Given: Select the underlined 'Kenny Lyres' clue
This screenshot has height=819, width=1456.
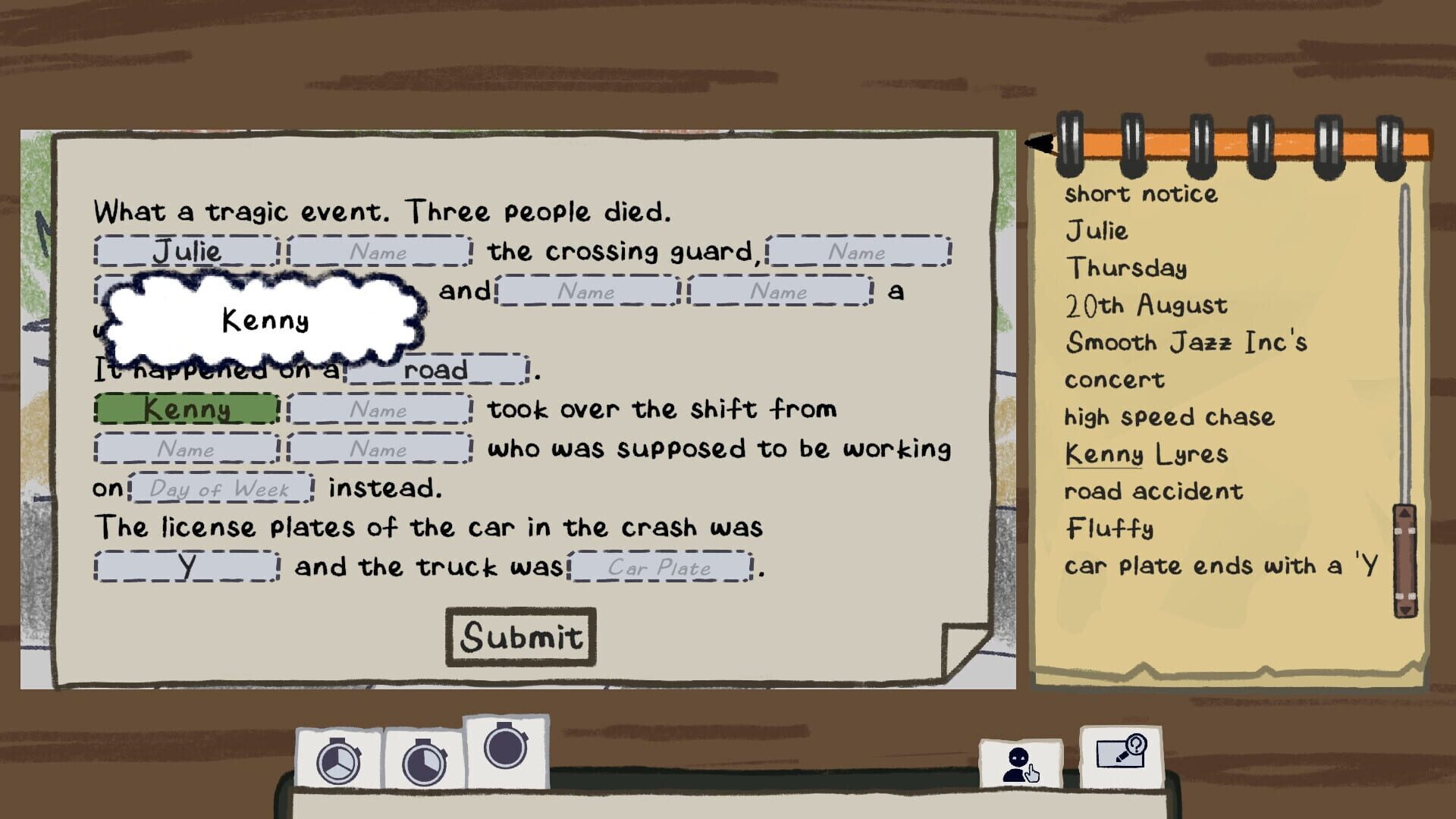Looking at the screenshot, I should point(1147,453).
